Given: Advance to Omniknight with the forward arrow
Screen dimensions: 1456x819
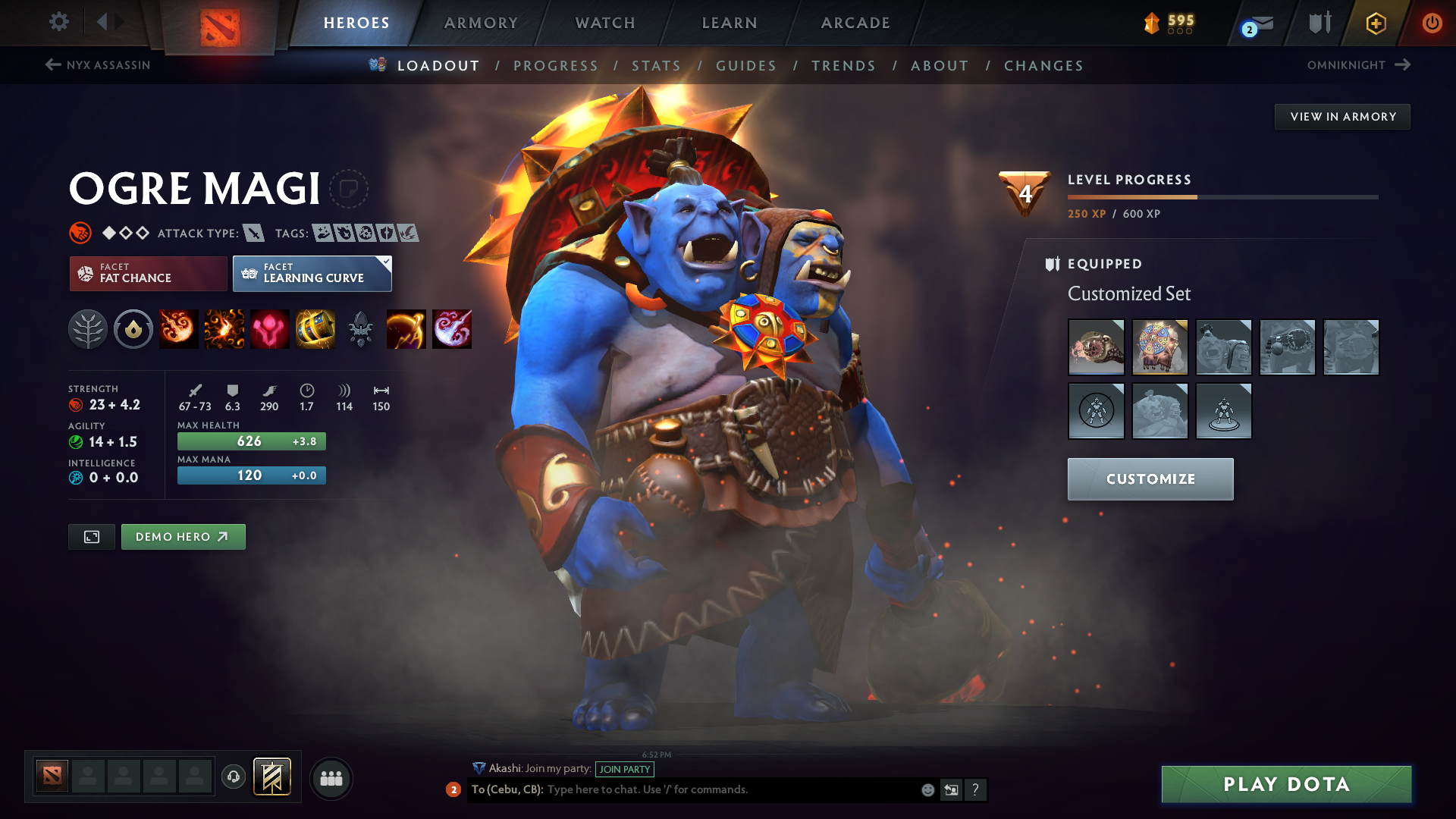Looking at the screenshot, I should (1402, 64).
